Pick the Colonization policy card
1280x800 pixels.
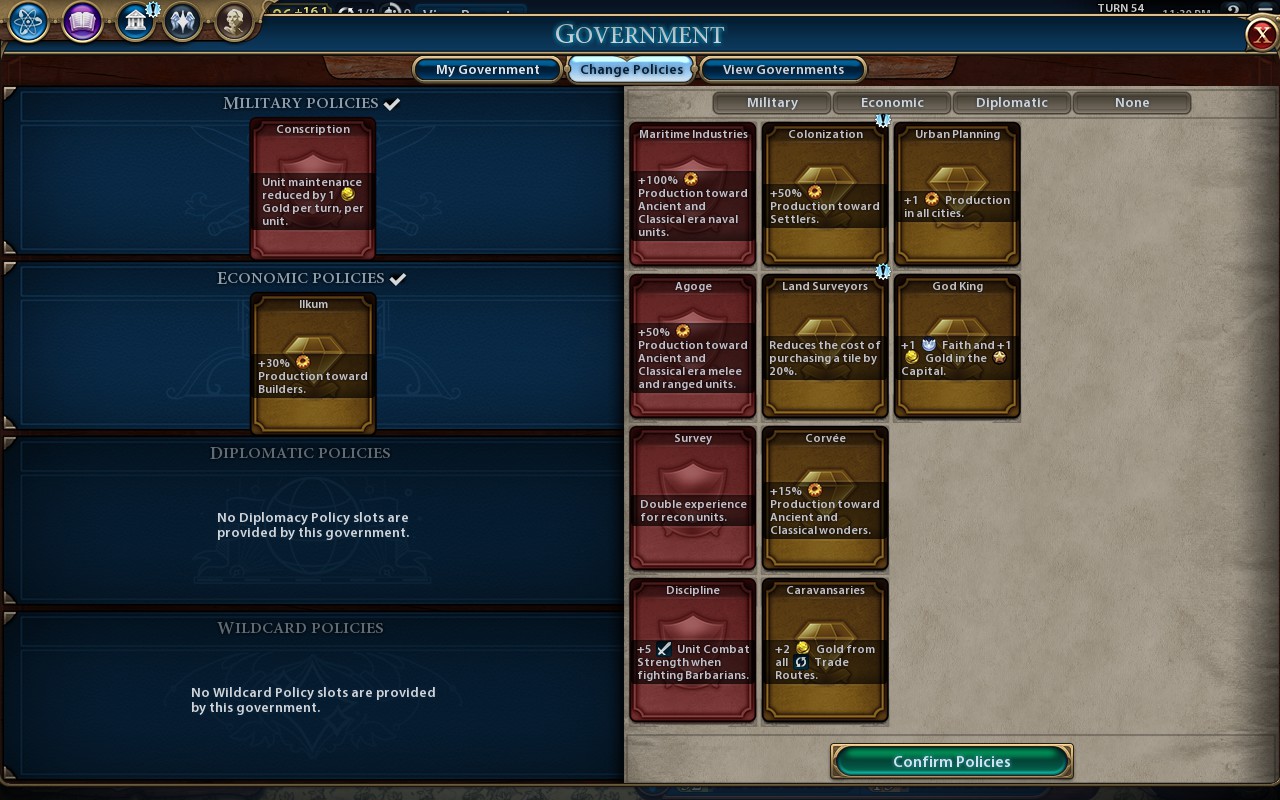(825, 194)
